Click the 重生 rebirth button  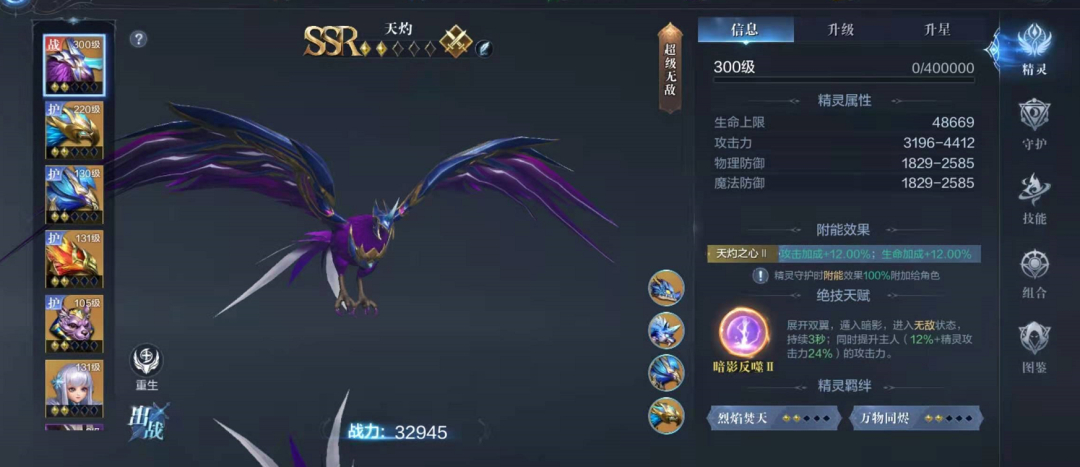(147, 367)
